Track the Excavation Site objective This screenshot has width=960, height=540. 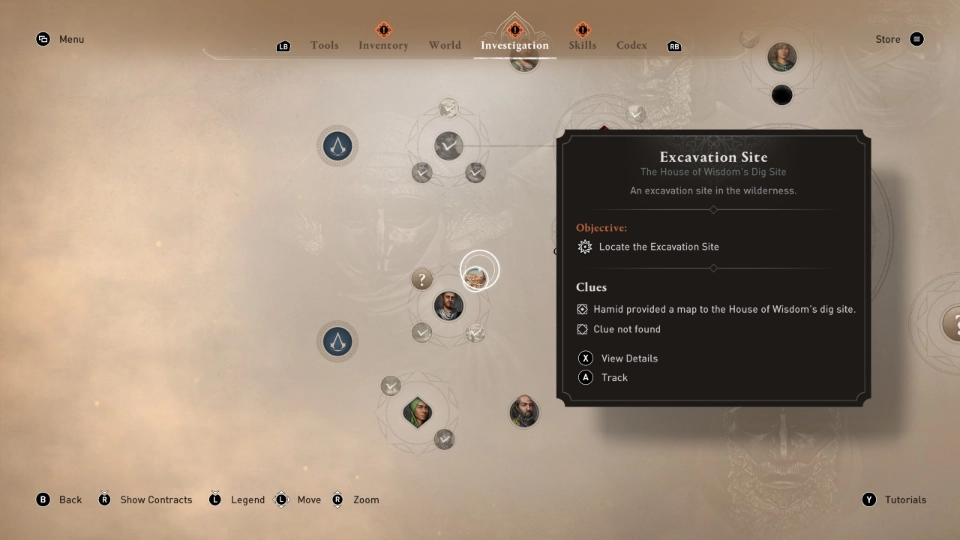coord(614,378)
